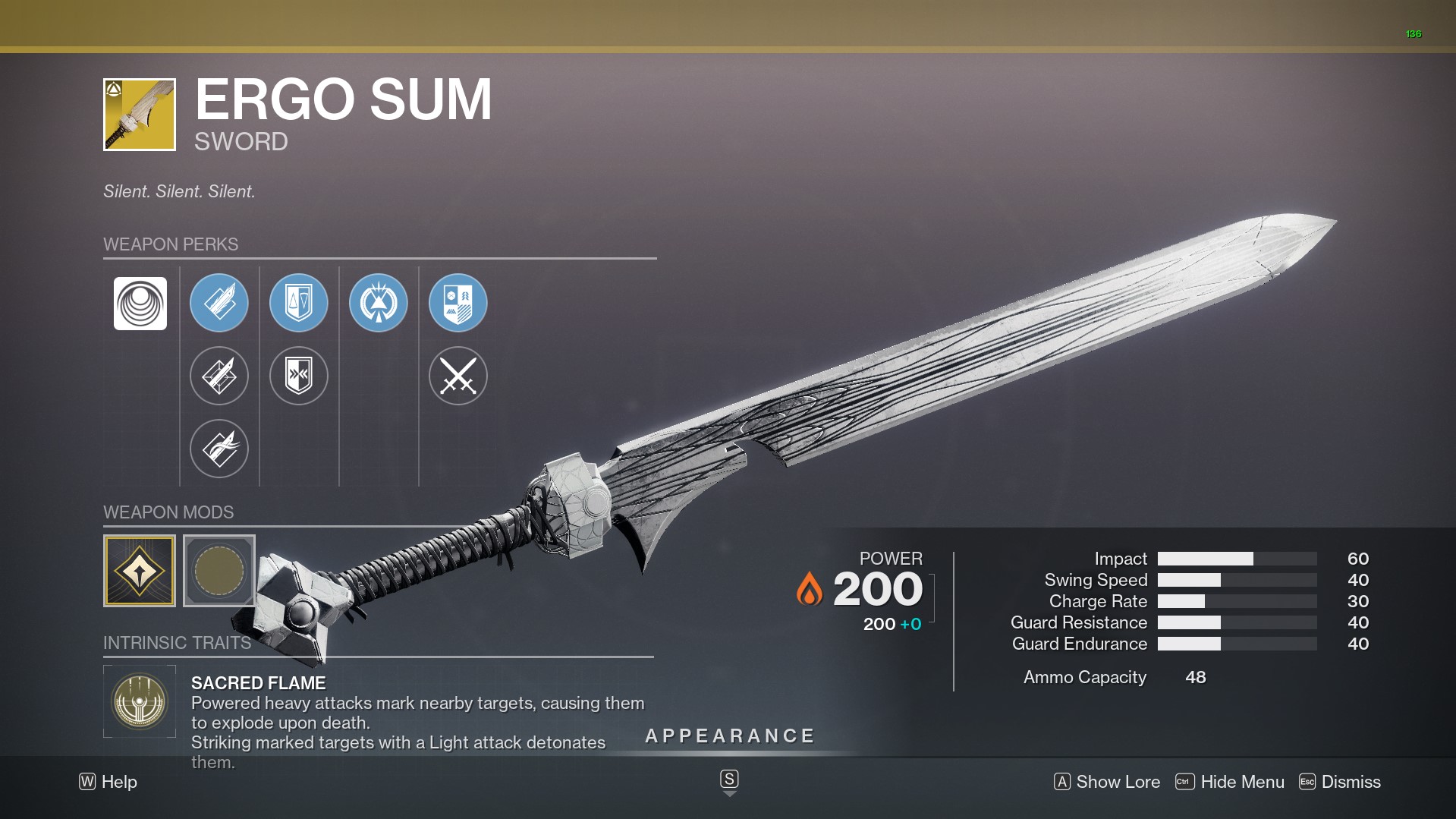Image resolution: width=1456 pixels, height=819 pixels.
Task: Inspect the Sacred Flame intrinsic trait icon
Action: tap(140, 701)
